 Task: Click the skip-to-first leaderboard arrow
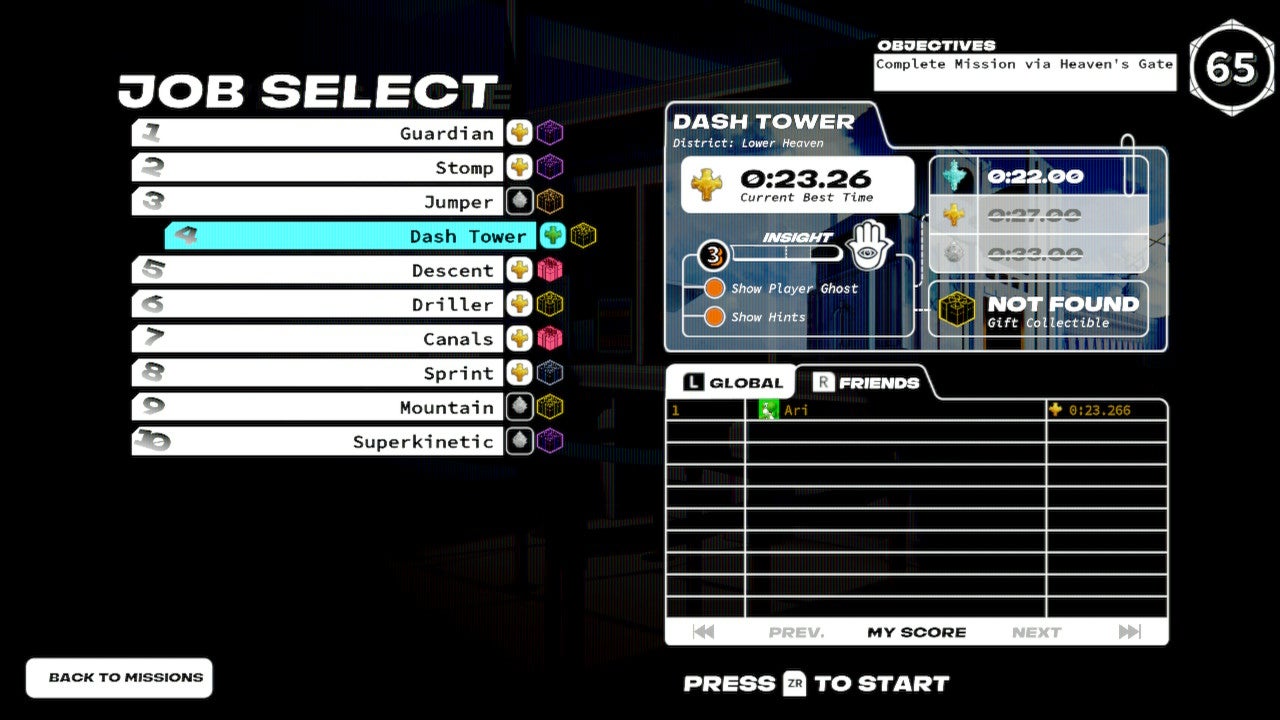click(x=703, y=631)
